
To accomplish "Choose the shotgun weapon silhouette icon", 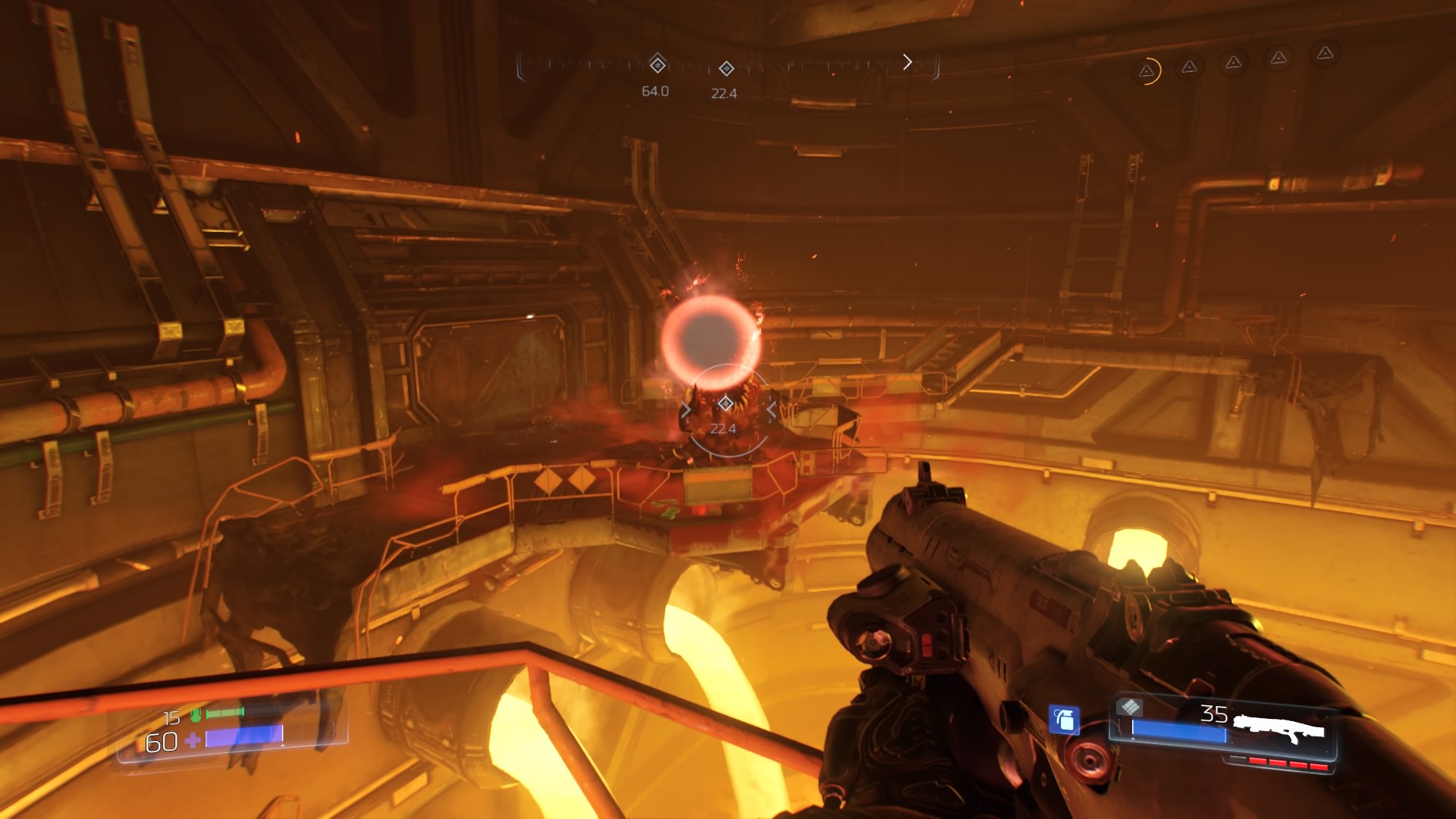I will [1279, 729].
